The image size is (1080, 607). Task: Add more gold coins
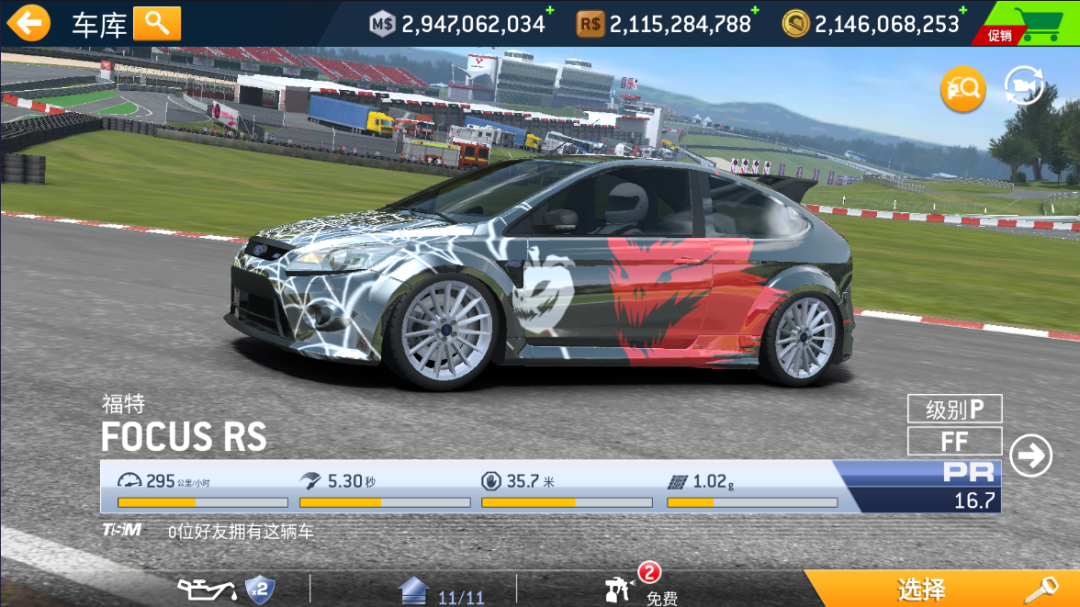tap(963, 11)
